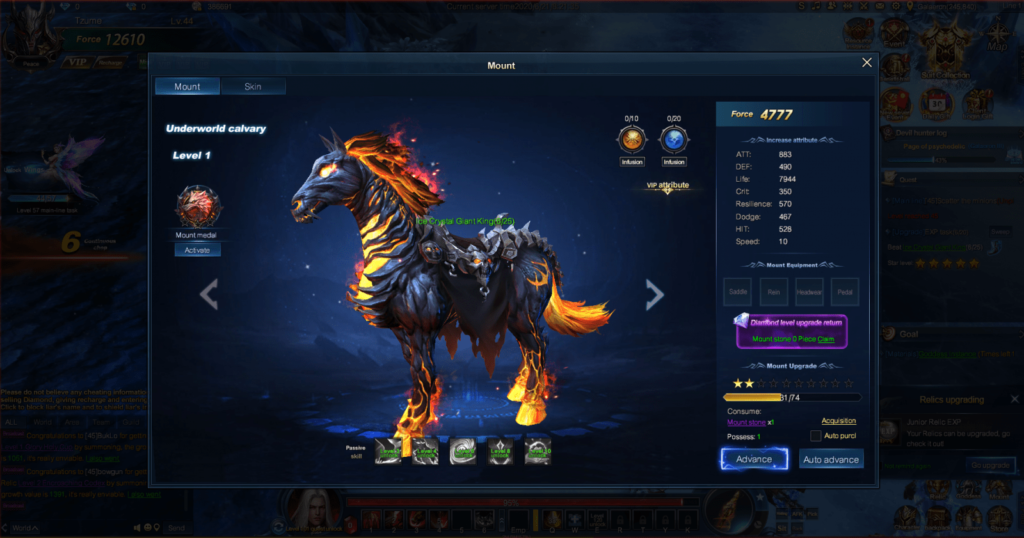This screenshot has width=1024, height=538.
Task: Show the previous mount with left arrow
Action: tap(209, 294)
